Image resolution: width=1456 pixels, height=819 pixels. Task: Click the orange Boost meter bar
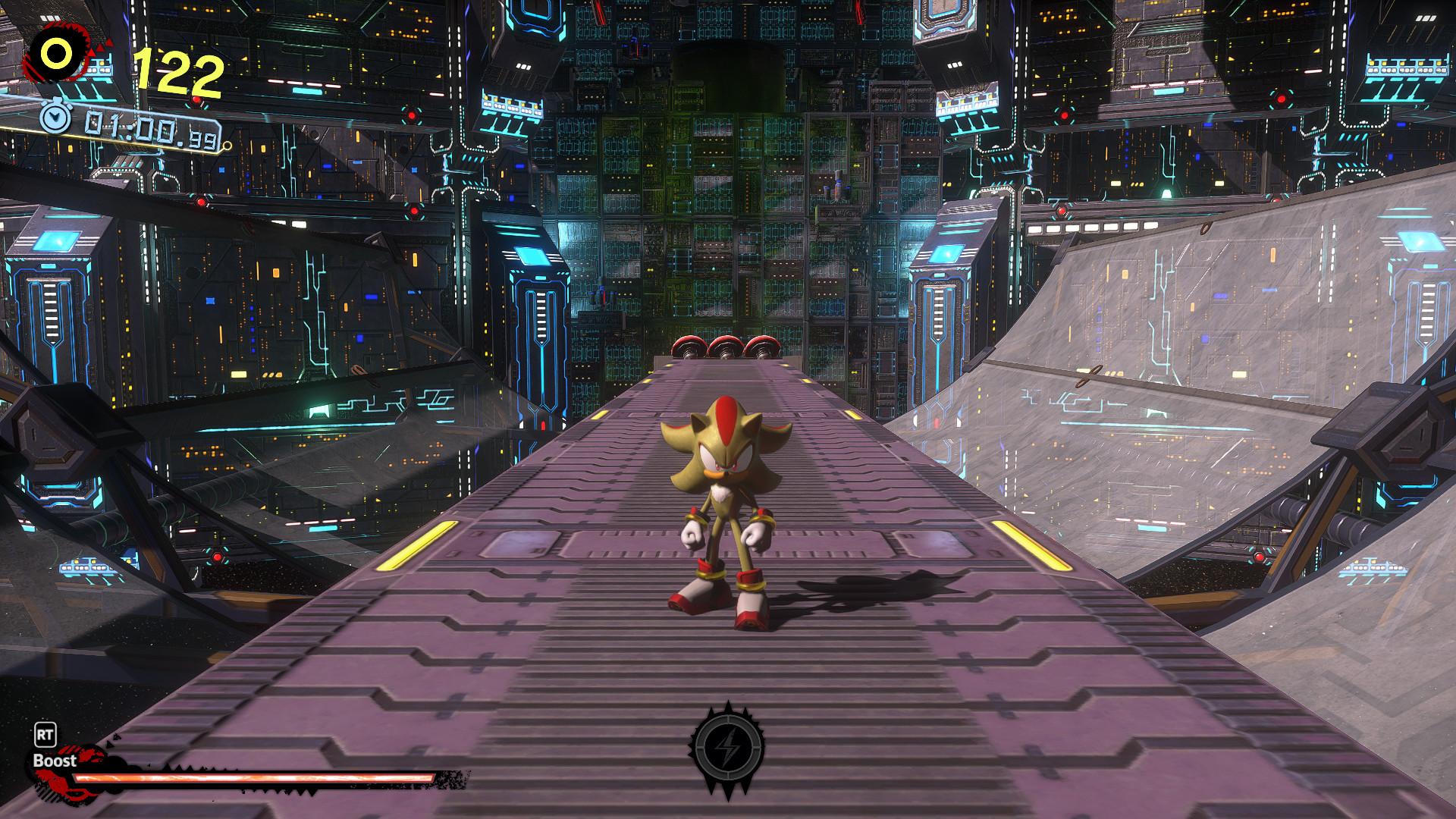[250, 777]
